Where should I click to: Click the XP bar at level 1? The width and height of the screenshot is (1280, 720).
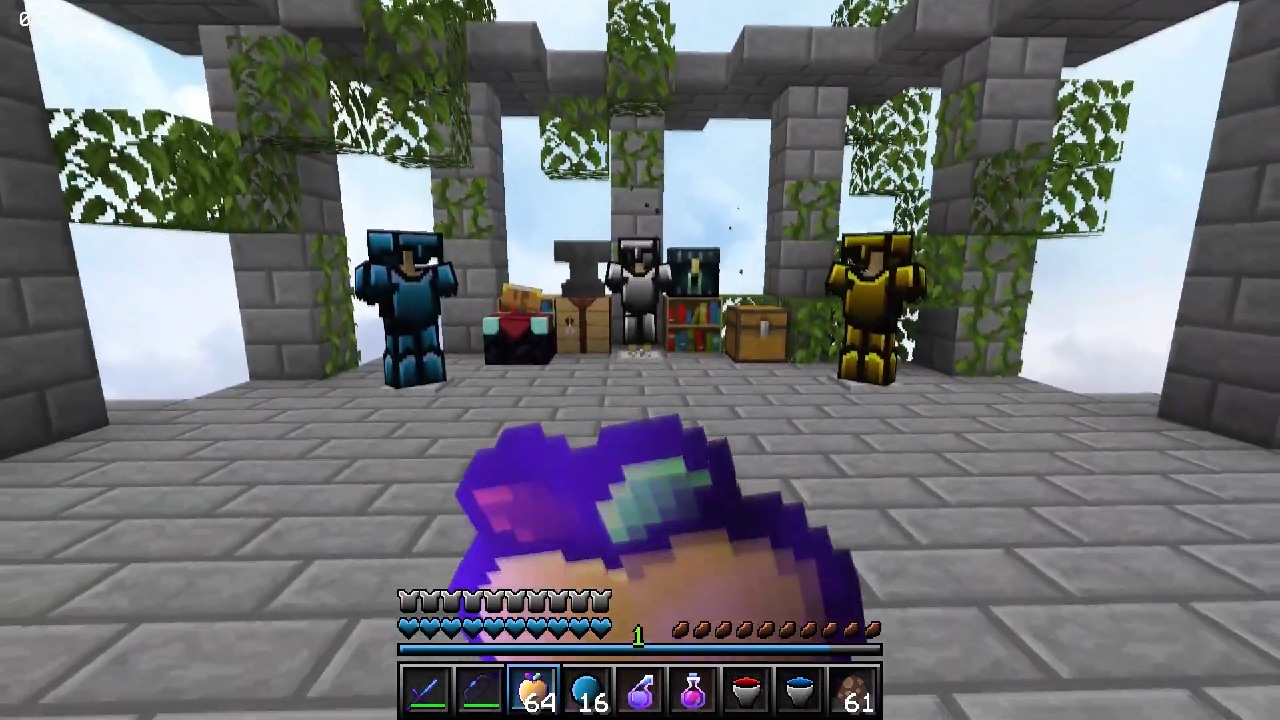pyautogui.click(x=640, y=650)
